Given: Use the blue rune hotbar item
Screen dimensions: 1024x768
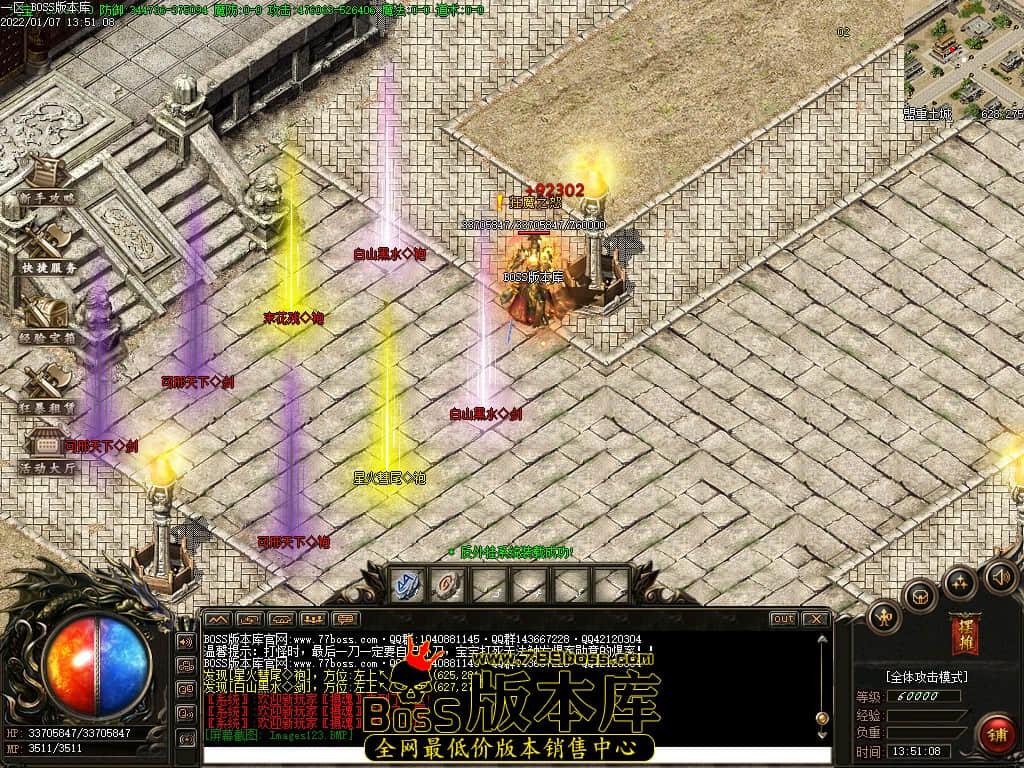Looking at the screenshot, I should [x=407, y=585].
